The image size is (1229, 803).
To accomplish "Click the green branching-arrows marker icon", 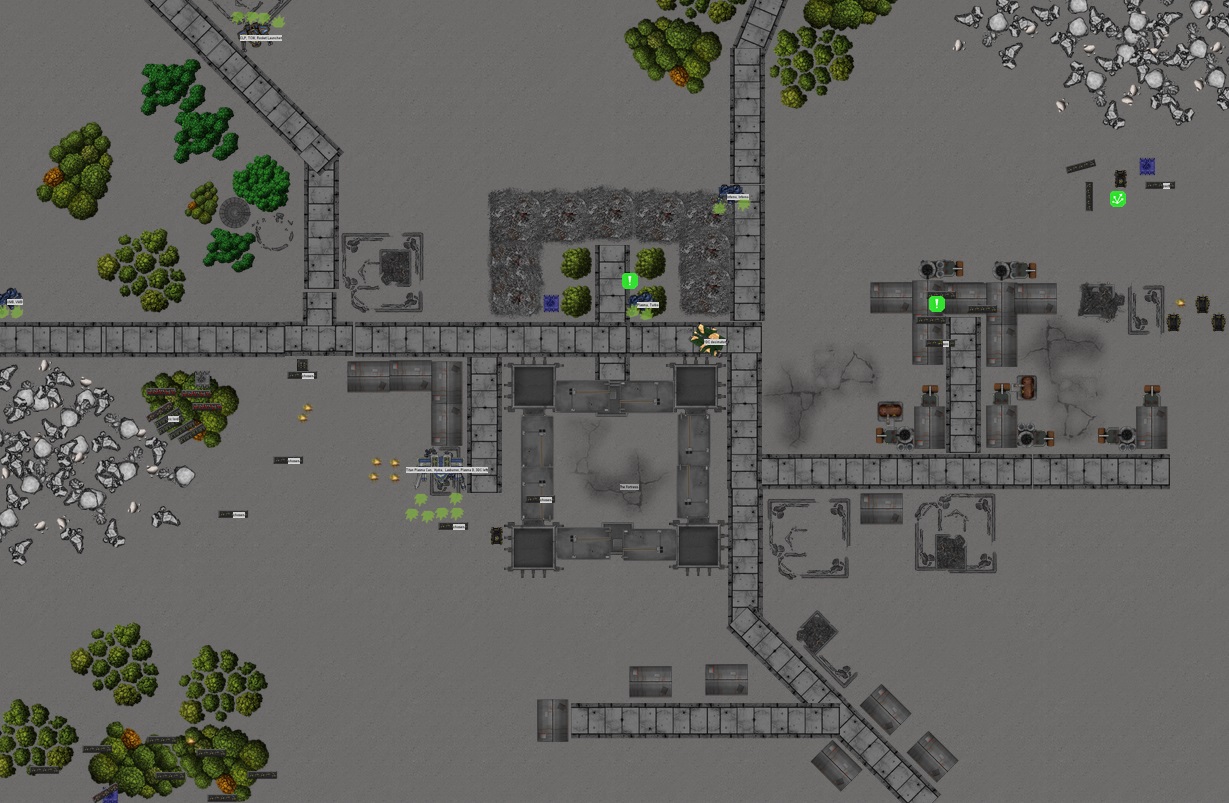I will (1118, 199).
